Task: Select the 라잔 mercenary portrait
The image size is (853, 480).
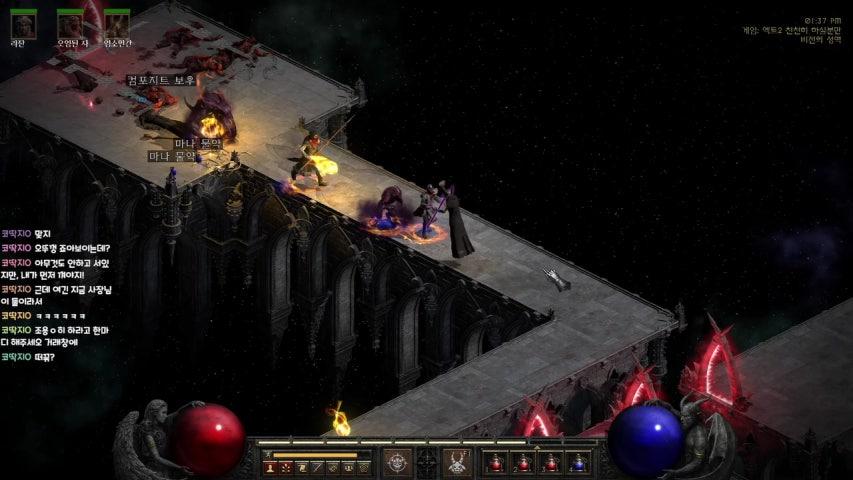Action: tap(22, 26)
